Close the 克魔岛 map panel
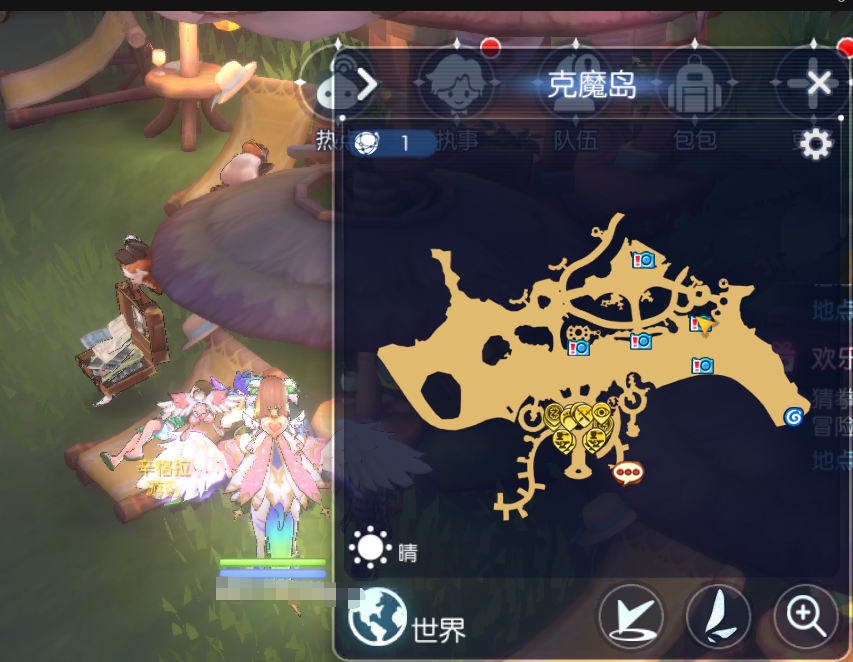The width and height of the screenshot is (853, 662). 819,83
